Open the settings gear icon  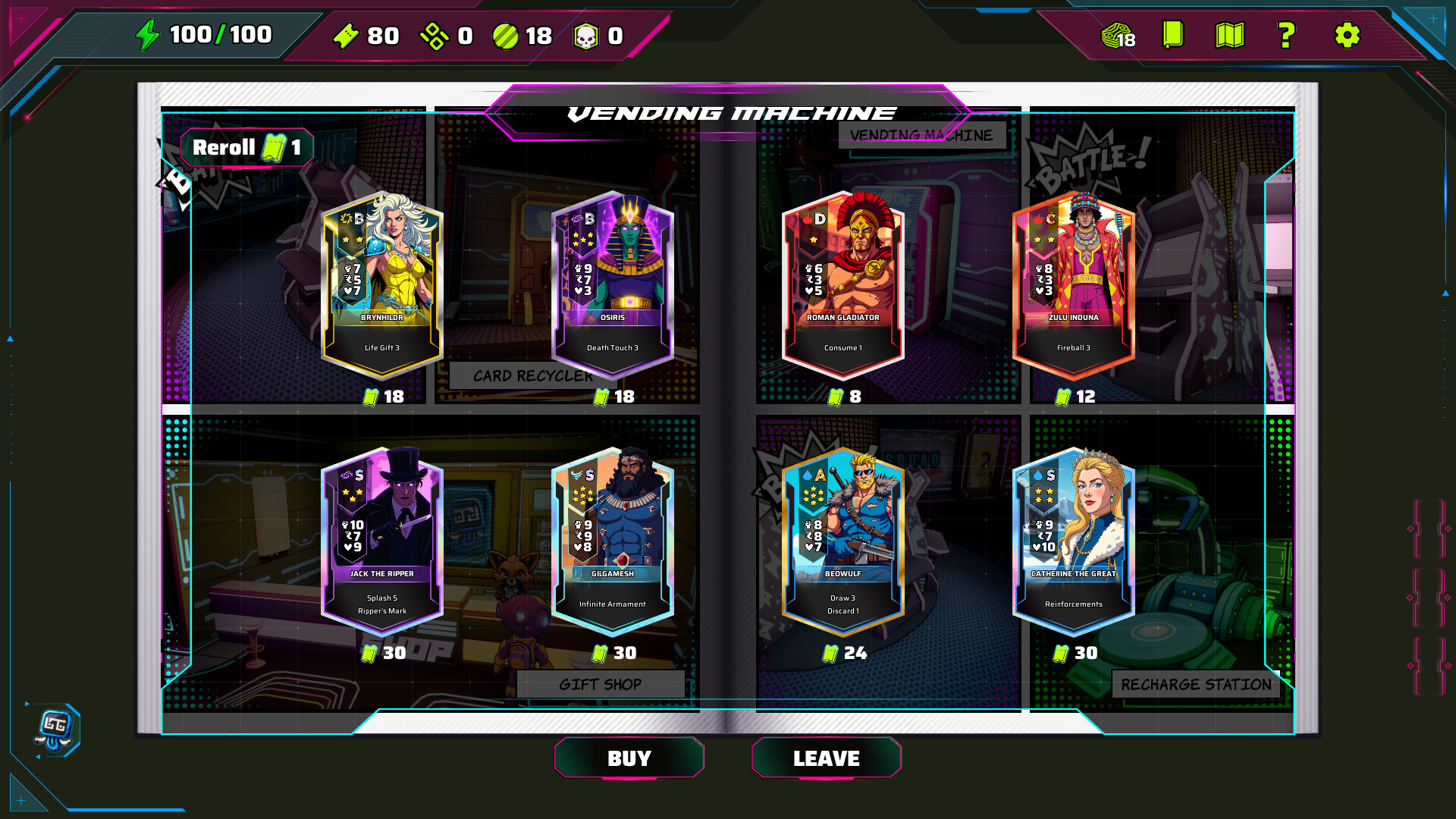pos(1346,36)
